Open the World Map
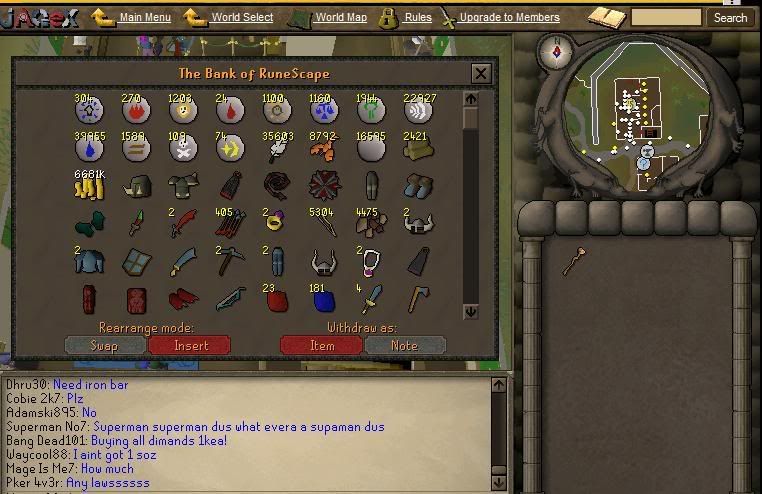762x494 pixels. point(342,17)
